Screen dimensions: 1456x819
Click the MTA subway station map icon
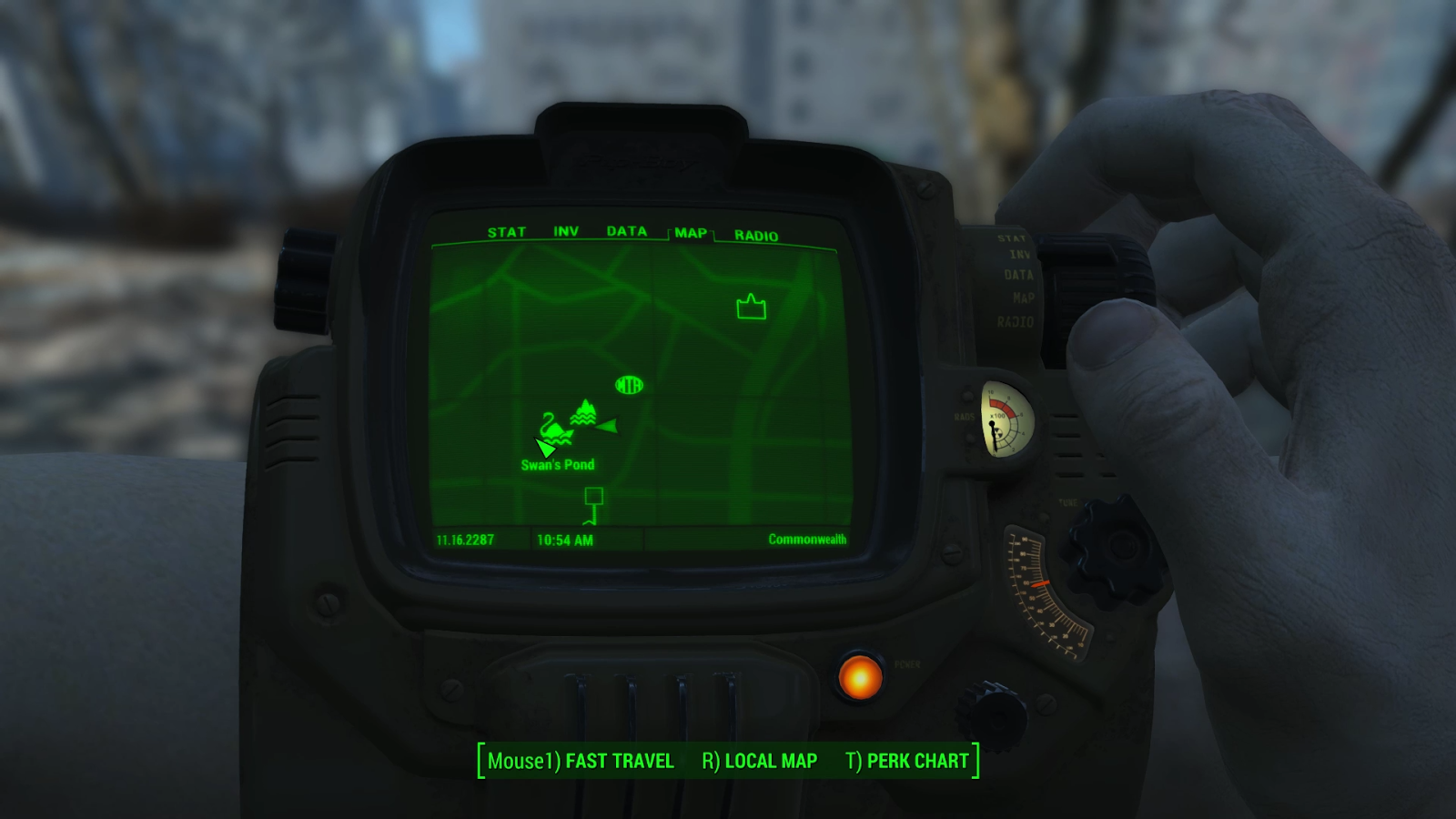(629, 386)
